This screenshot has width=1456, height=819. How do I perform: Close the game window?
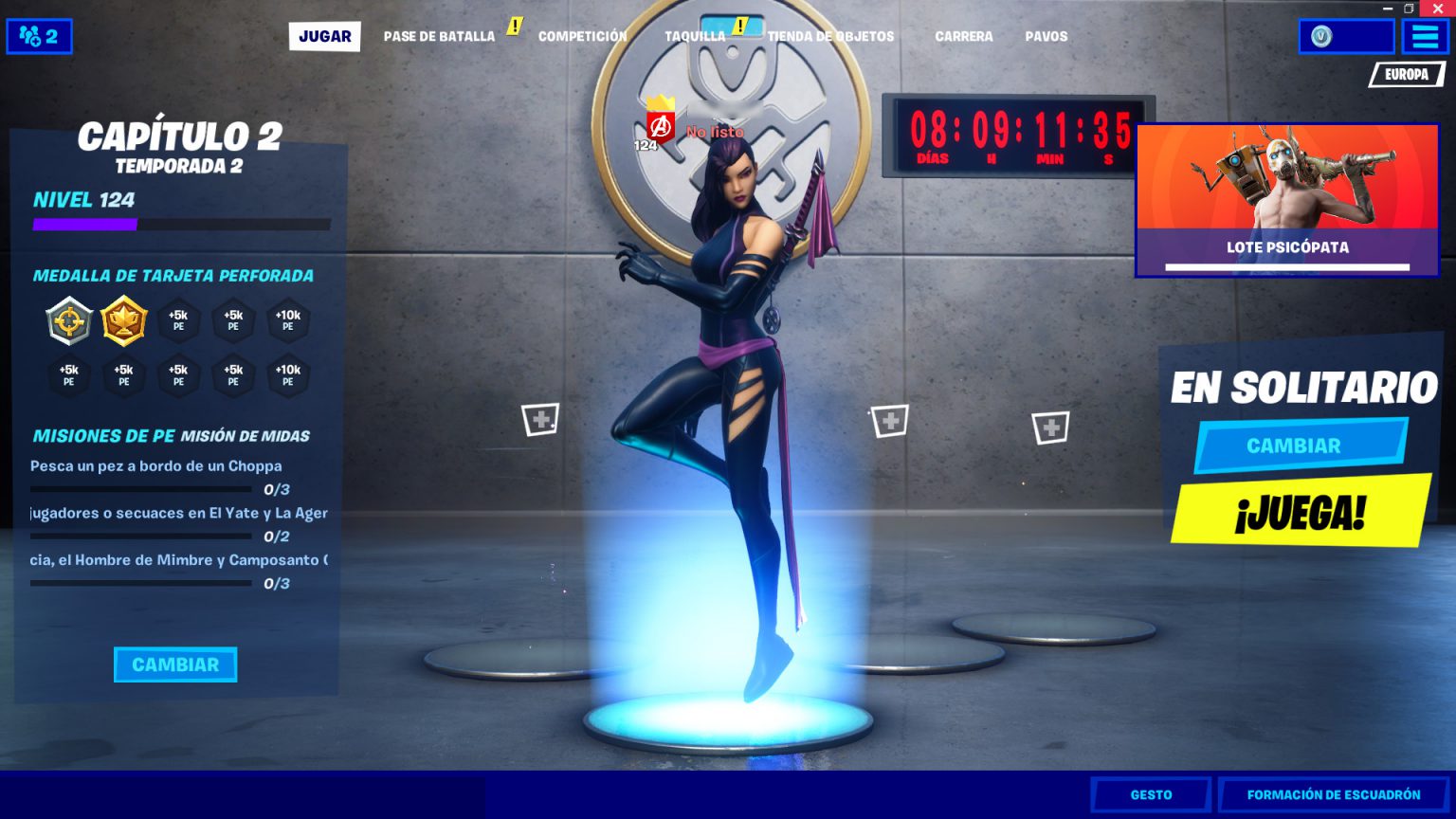1437,8
